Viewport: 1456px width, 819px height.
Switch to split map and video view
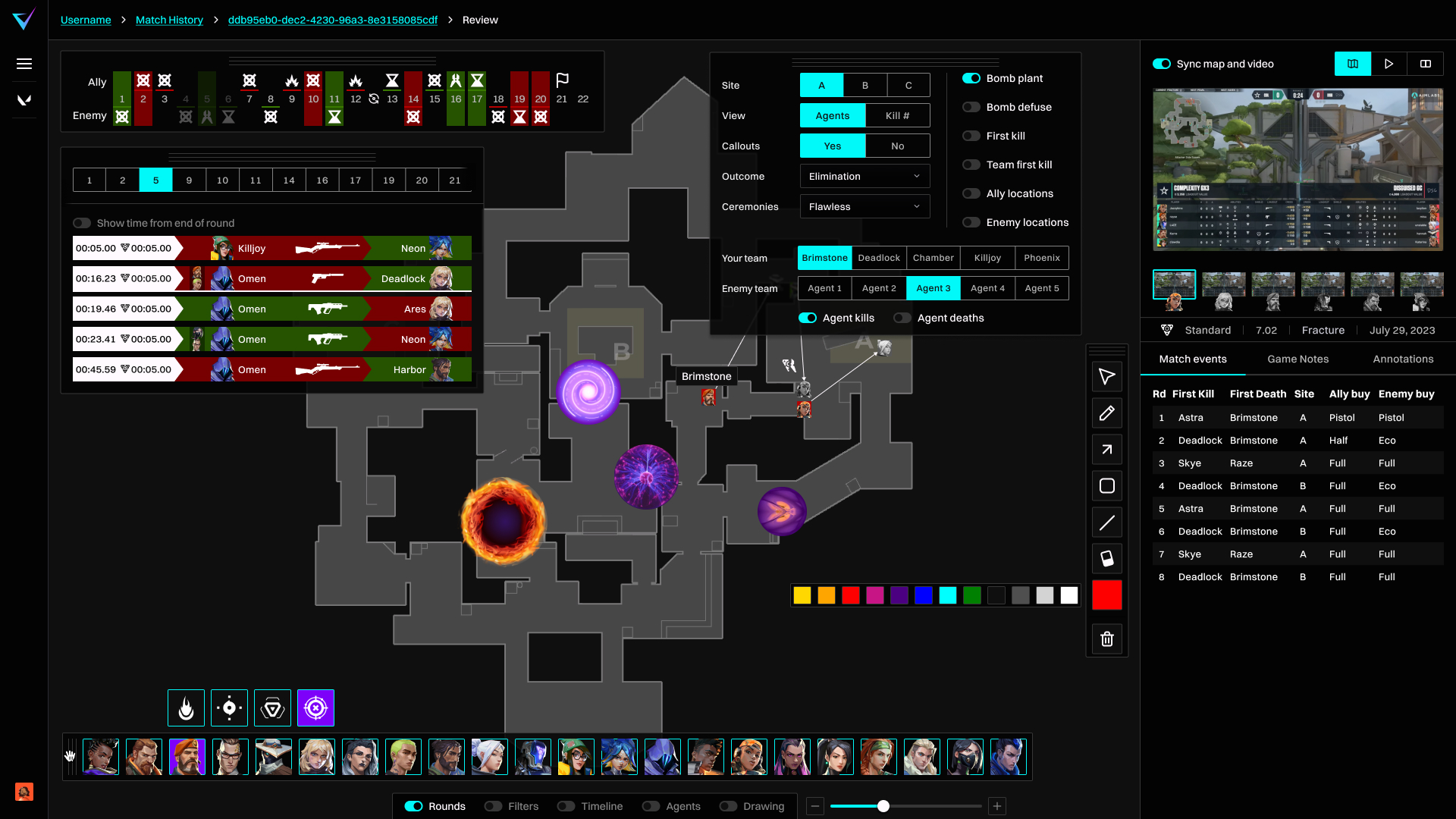click(x=1426, y=64)
